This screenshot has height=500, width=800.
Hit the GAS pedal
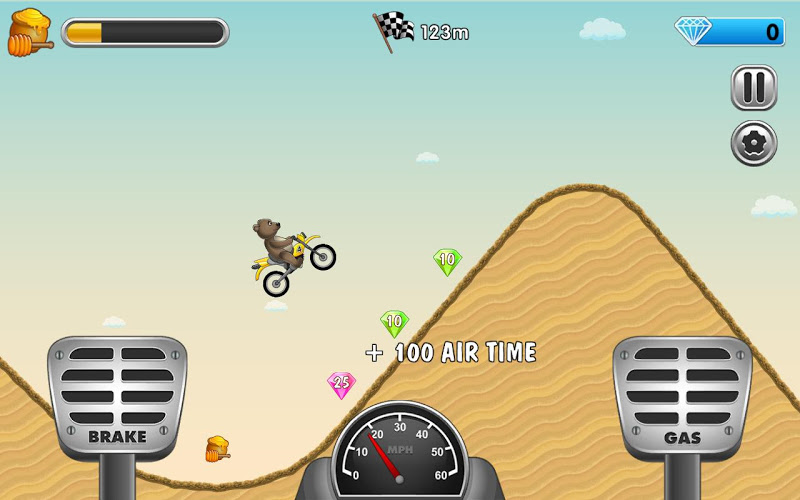click(x=681, y=396)
